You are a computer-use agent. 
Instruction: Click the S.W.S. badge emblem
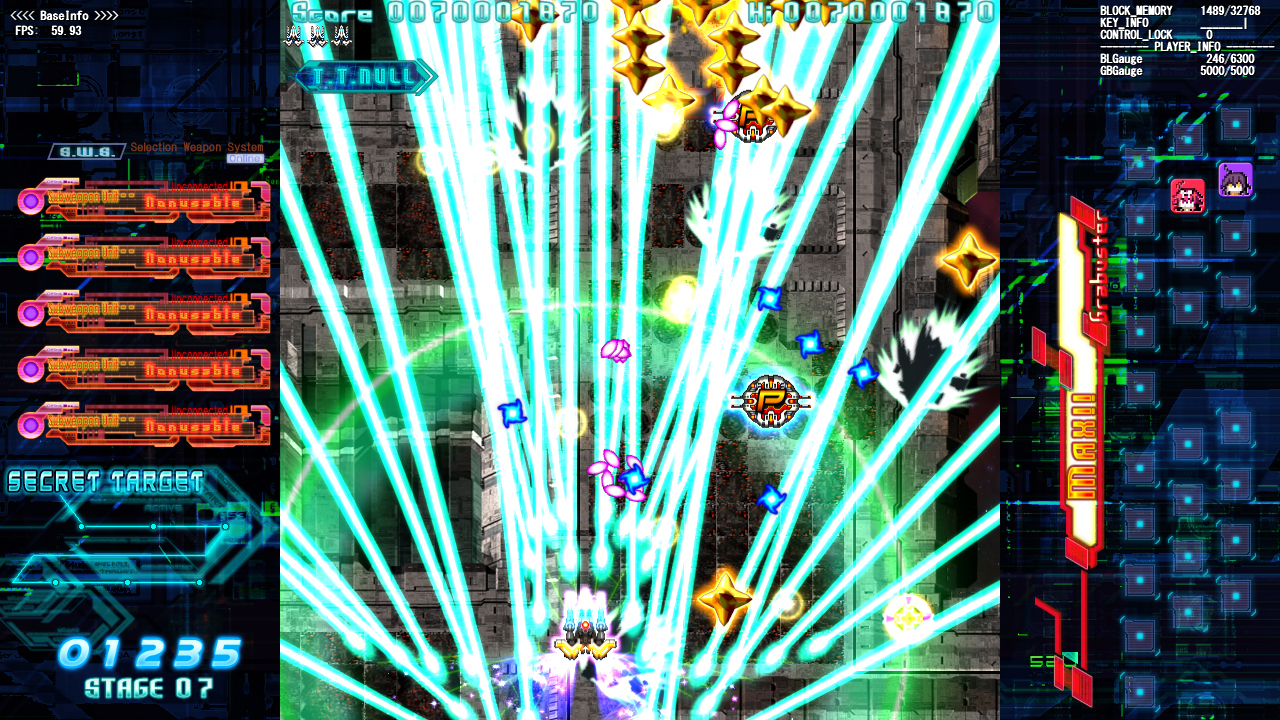[x=85, y=151]
